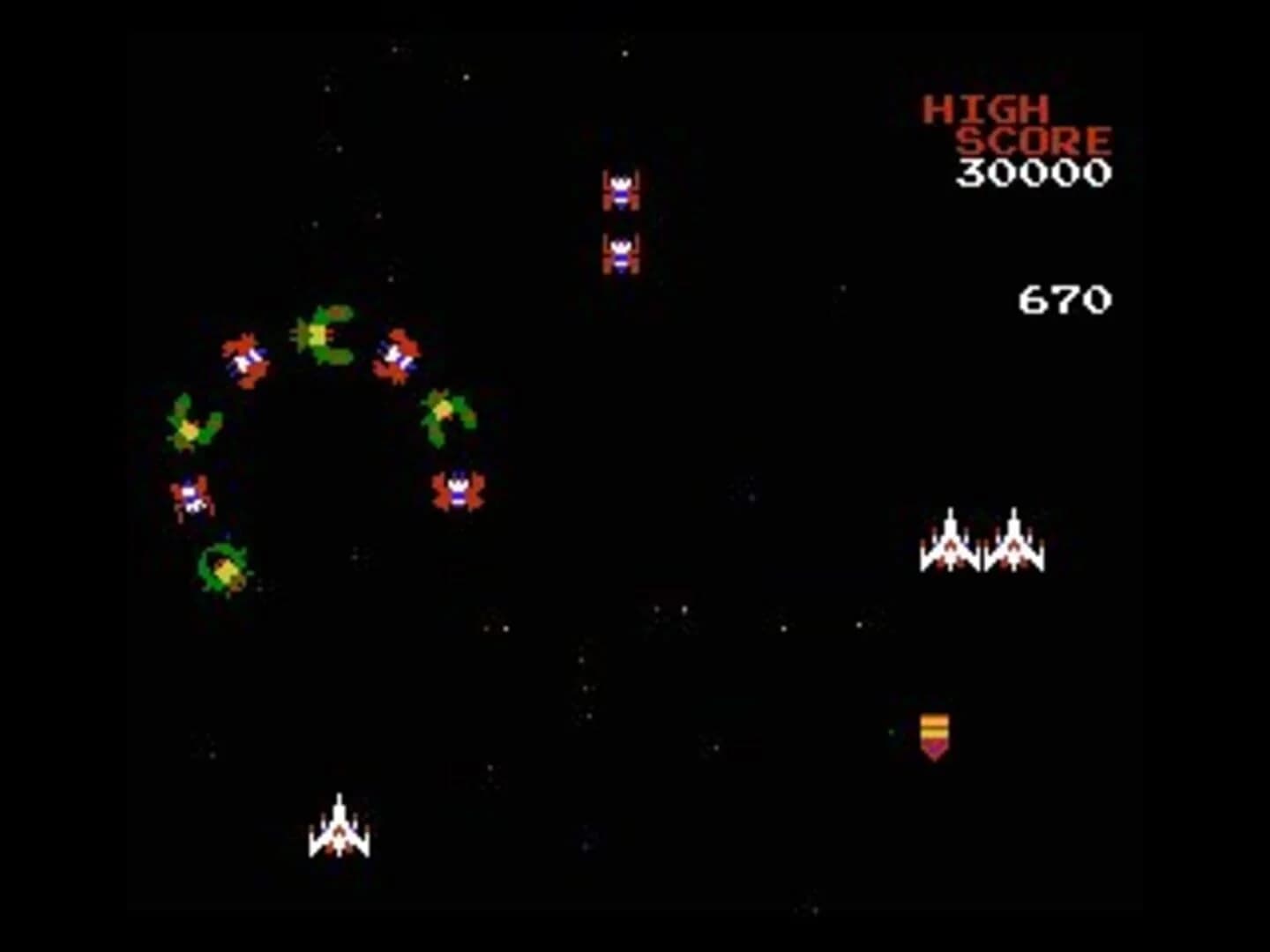
Task: Target the red butterfly at the circle's lower left
Action: click(x=192, y=496)
